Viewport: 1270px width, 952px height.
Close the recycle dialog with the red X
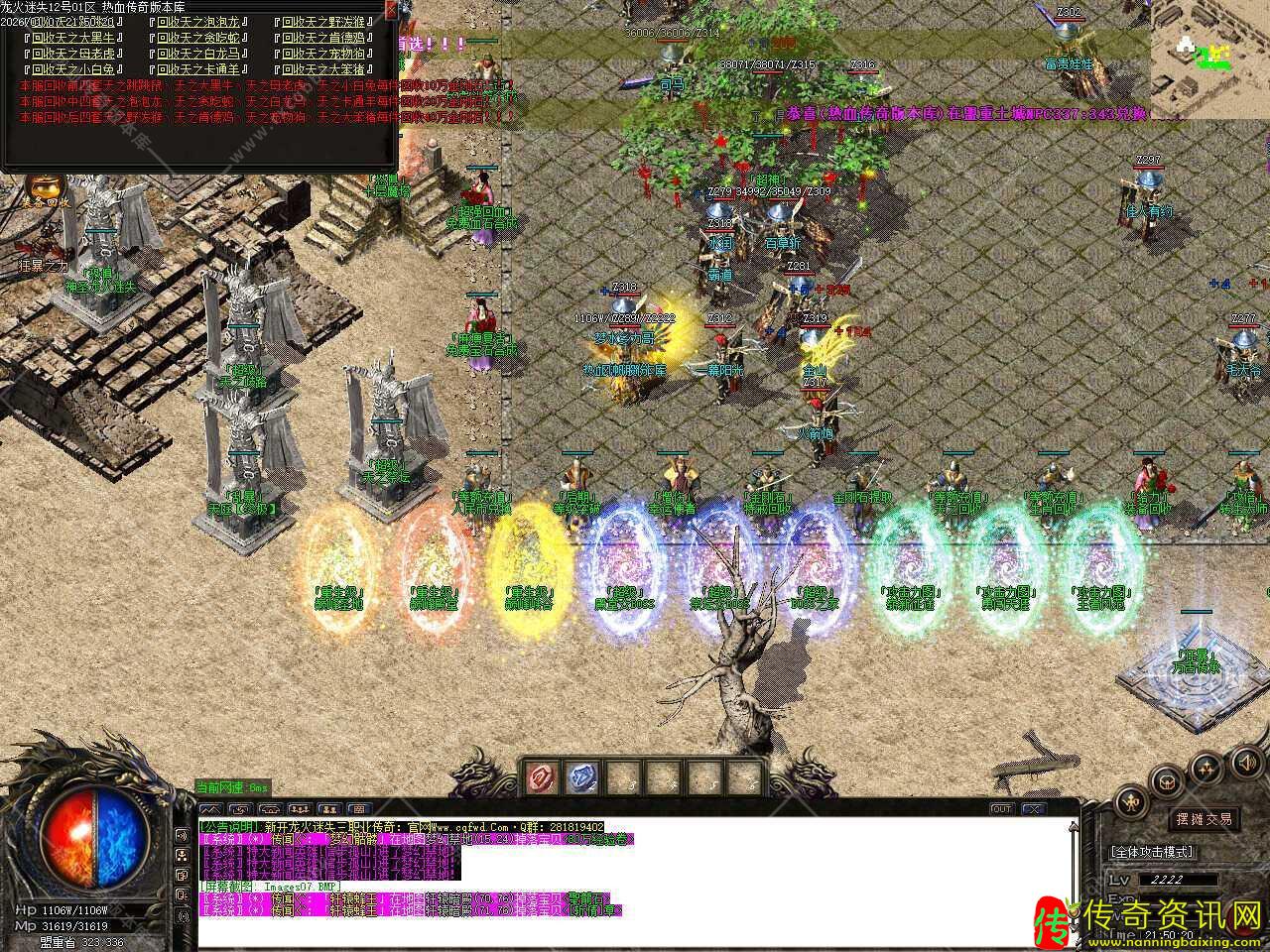(x=391, y=10)
